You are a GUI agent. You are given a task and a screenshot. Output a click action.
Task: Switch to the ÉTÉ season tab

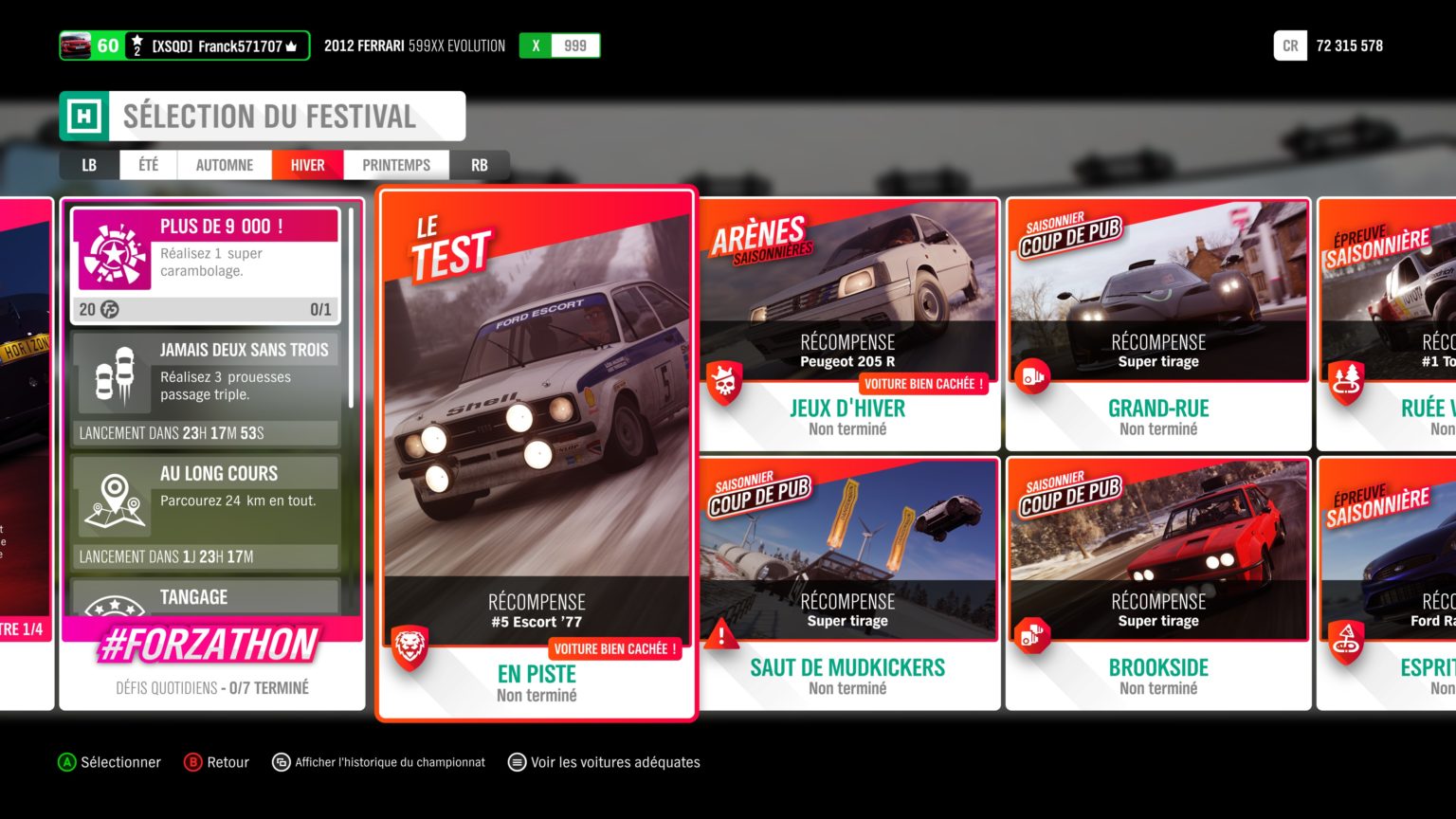[x=148, y=165]
